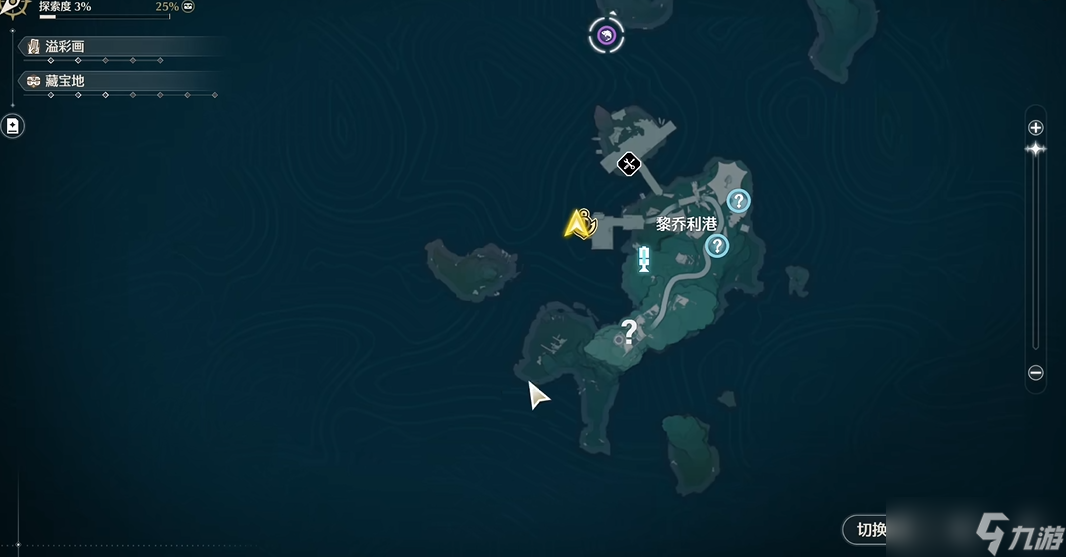Select the purple creature marker on the map
This screenshot has width=1066, height=557.
pos(605,37)
